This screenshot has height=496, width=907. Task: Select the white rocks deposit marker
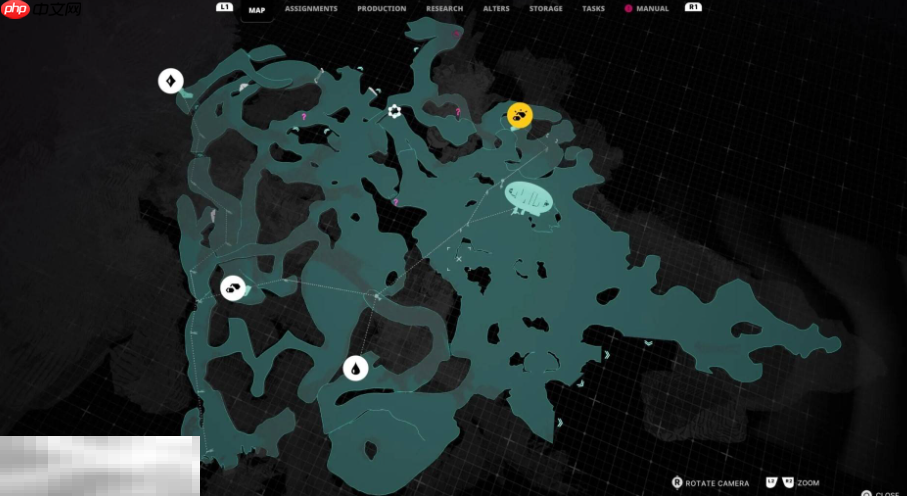click(x=233, y=288)
